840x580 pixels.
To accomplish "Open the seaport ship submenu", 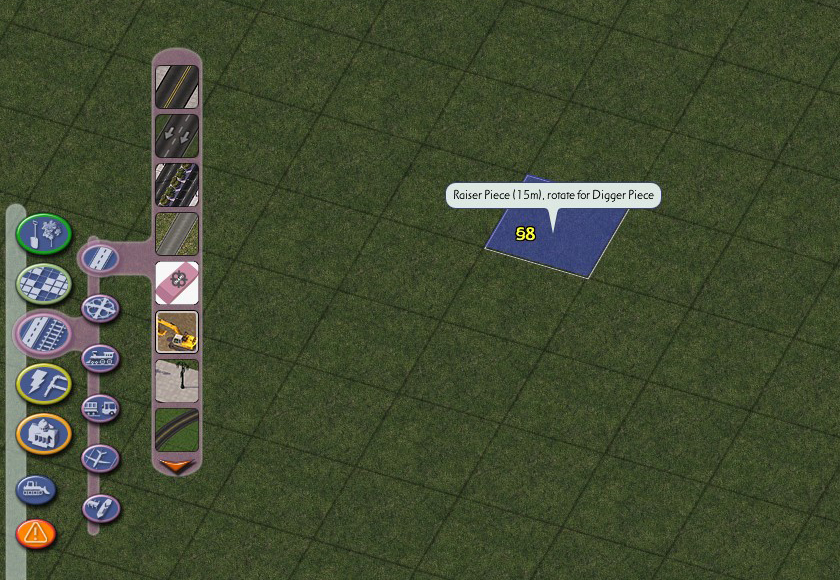I will [x=100, y=508].
